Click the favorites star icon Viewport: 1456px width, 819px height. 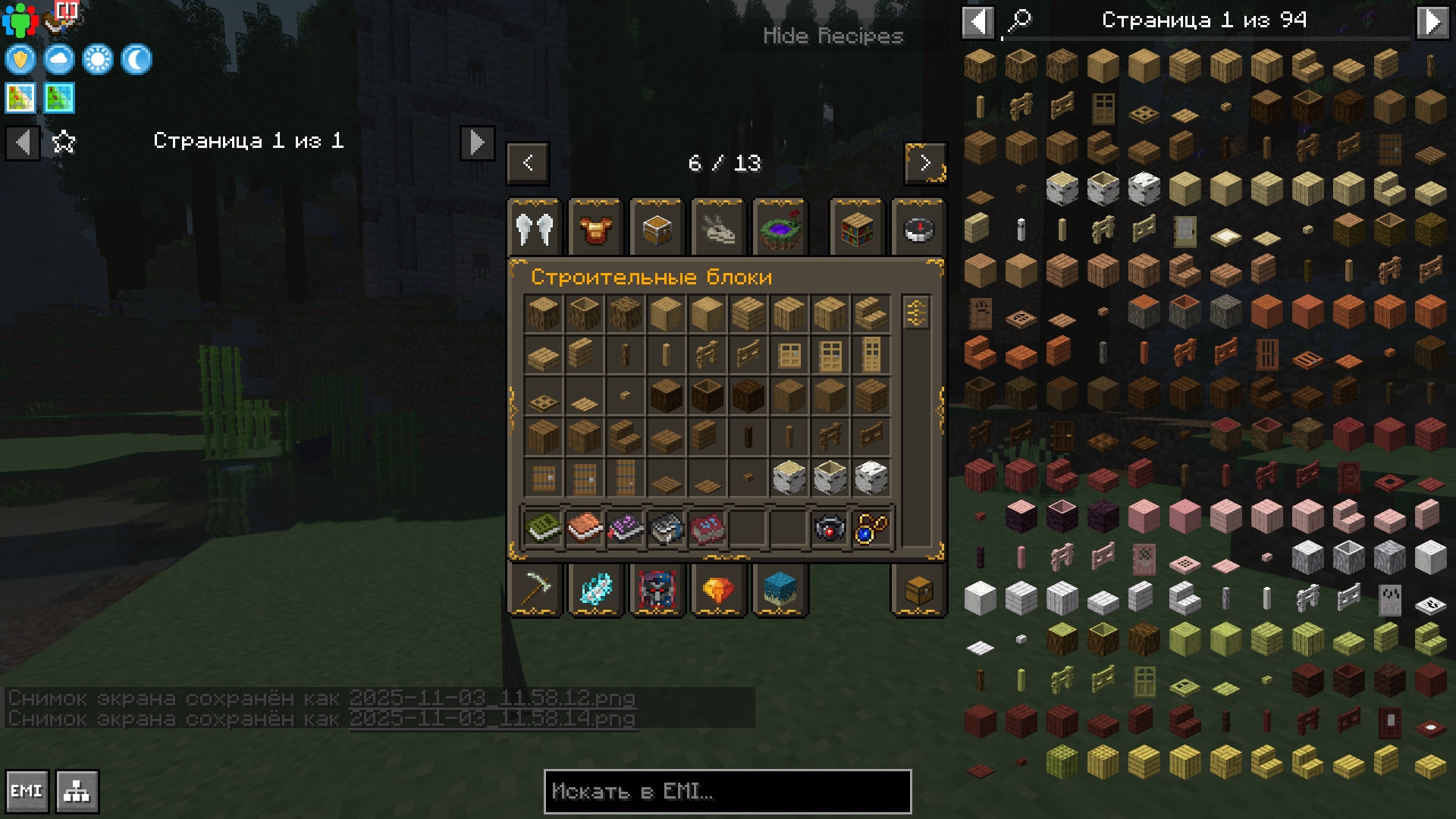pyautogui.click(x=64, y=142)
